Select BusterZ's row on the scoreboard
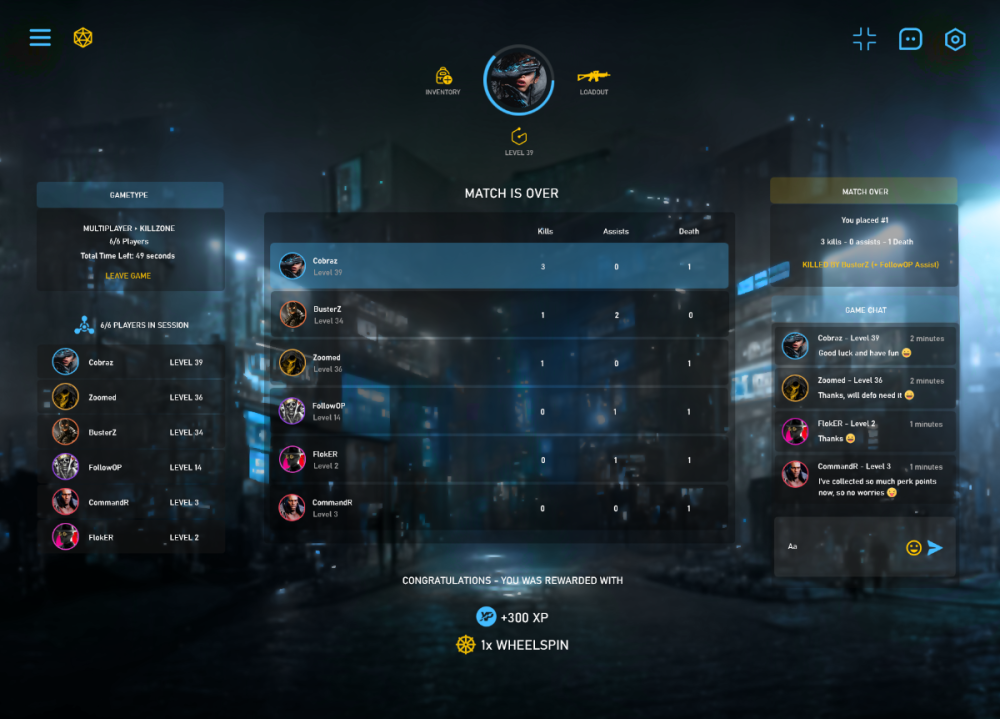Screen dimensions: 1000x719 click(499, 315)
